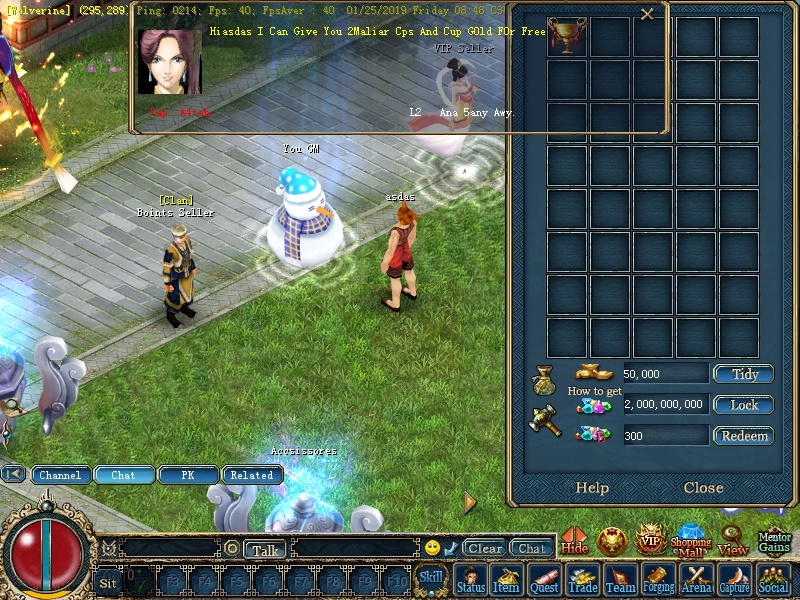Open the VIP menu
This screenshot has width=800, height=600.
tap(651, 540)
